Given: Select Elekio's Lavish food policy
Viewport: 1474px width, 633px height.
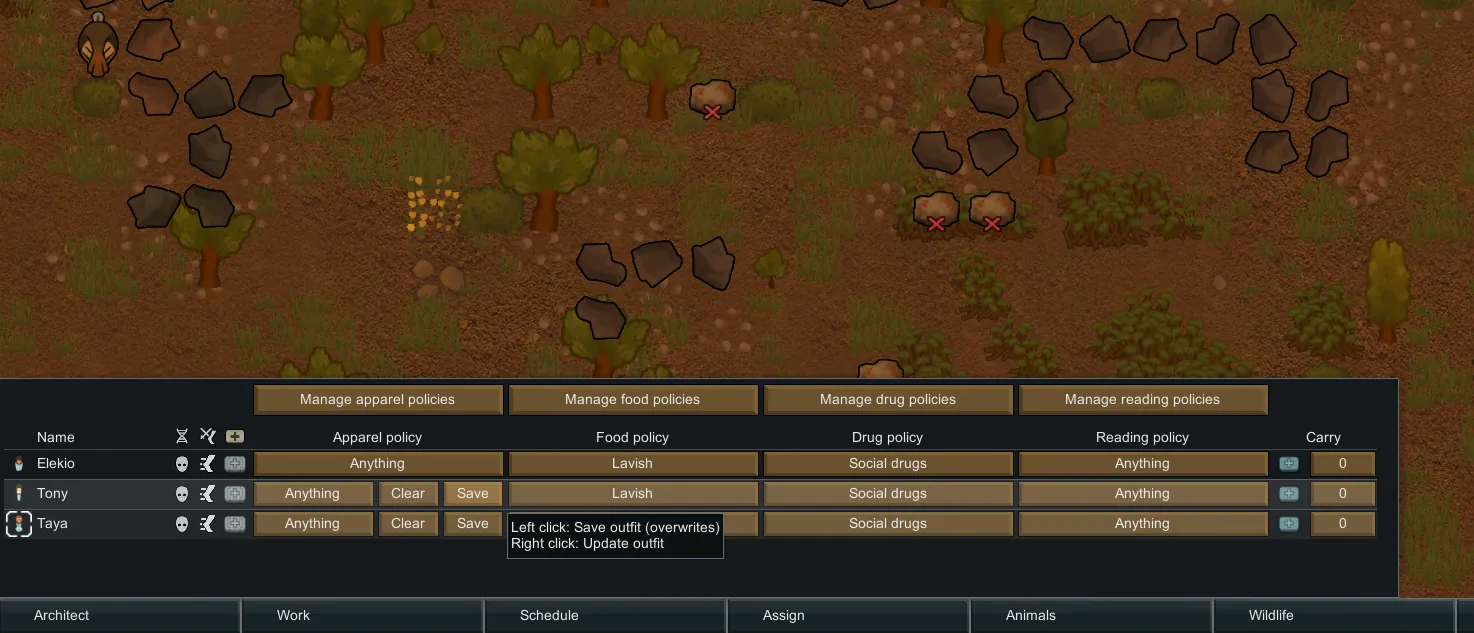Looking at the screenshot, I should (632, 464).
